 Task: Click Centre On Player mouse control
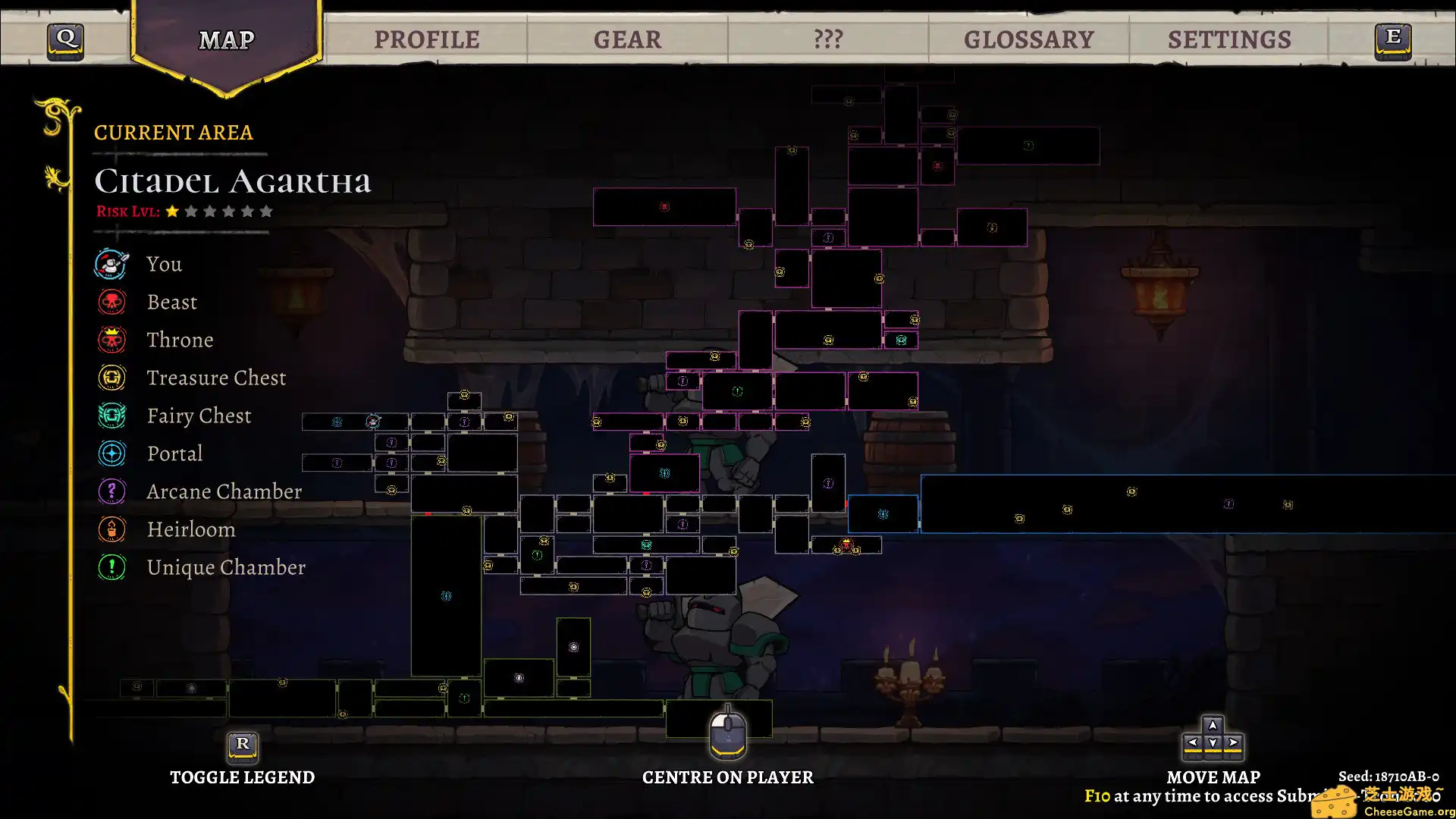[727, 734]
